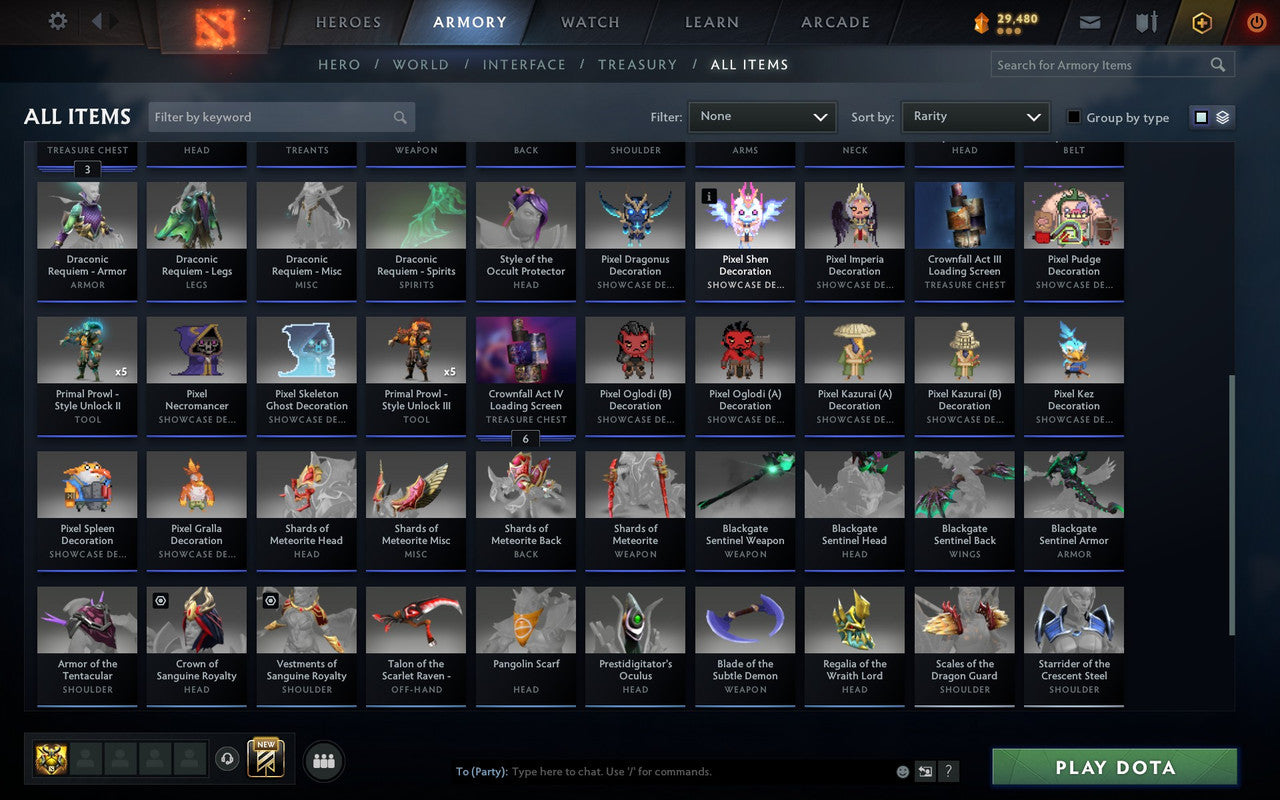
Task: Toggle the stacked layers view icon
Action: point(1221,116)
